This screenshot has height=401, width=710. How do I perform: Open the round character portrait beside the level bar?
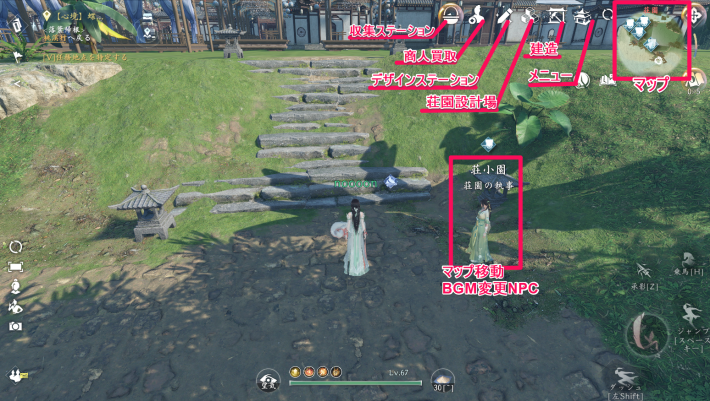click(x=269, y=379)
